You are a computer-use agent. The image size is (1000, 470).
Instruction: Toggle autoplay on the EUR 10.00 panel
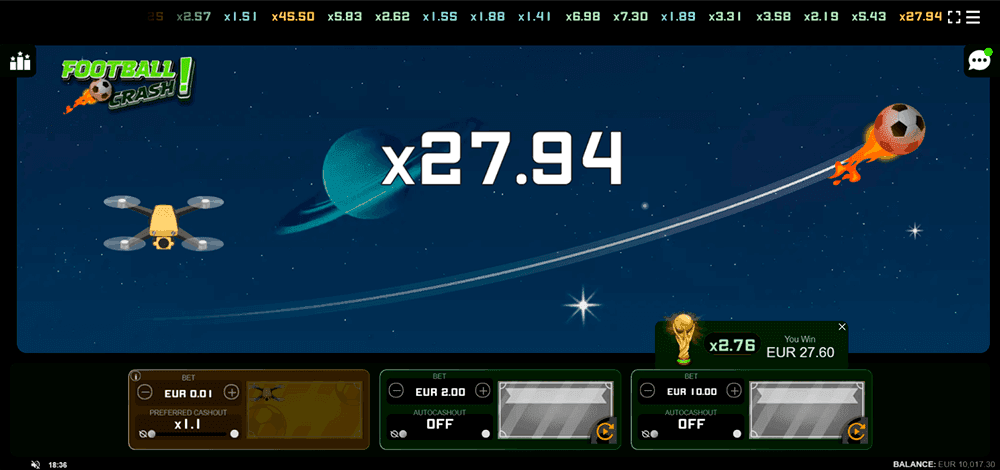(856, 432)
